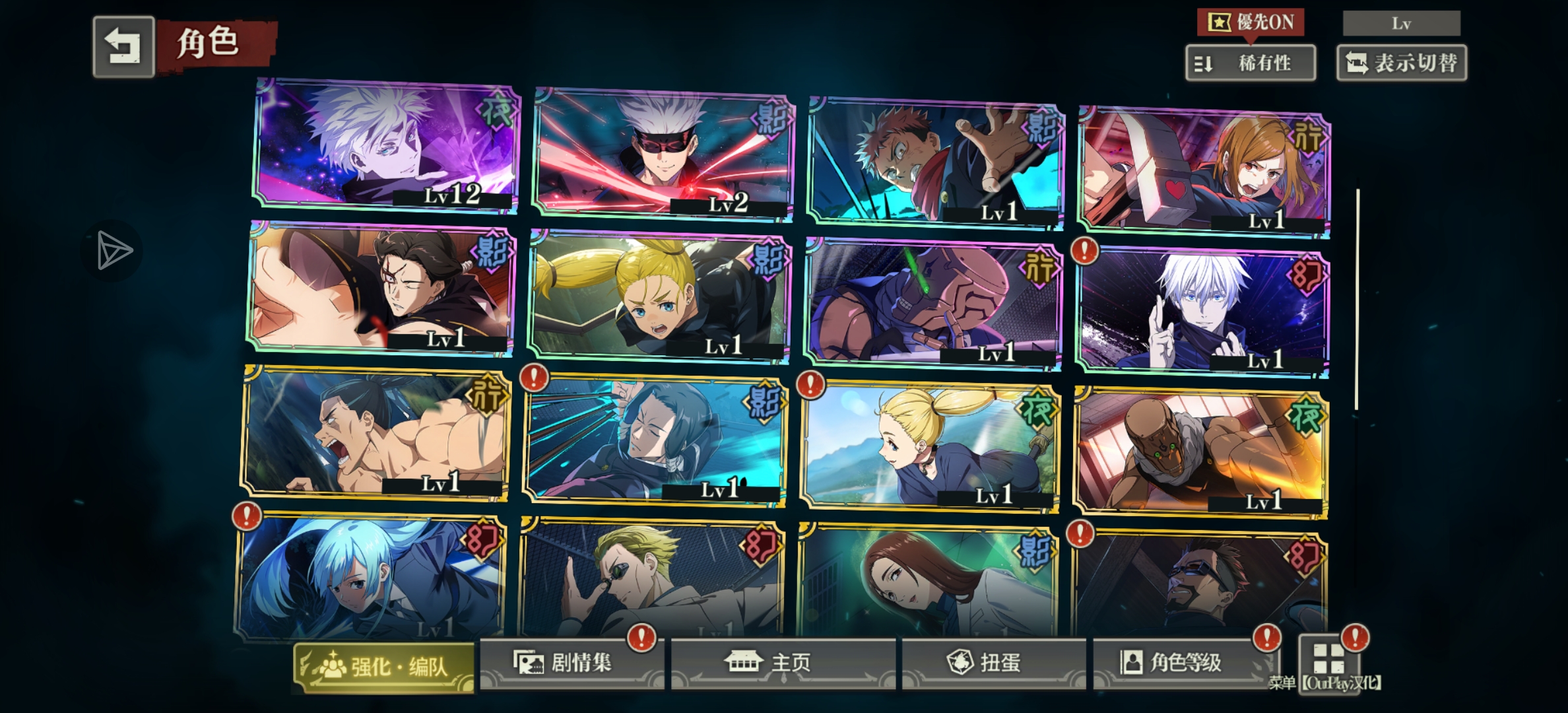Go back using the return arrow button

coord(123,47)
